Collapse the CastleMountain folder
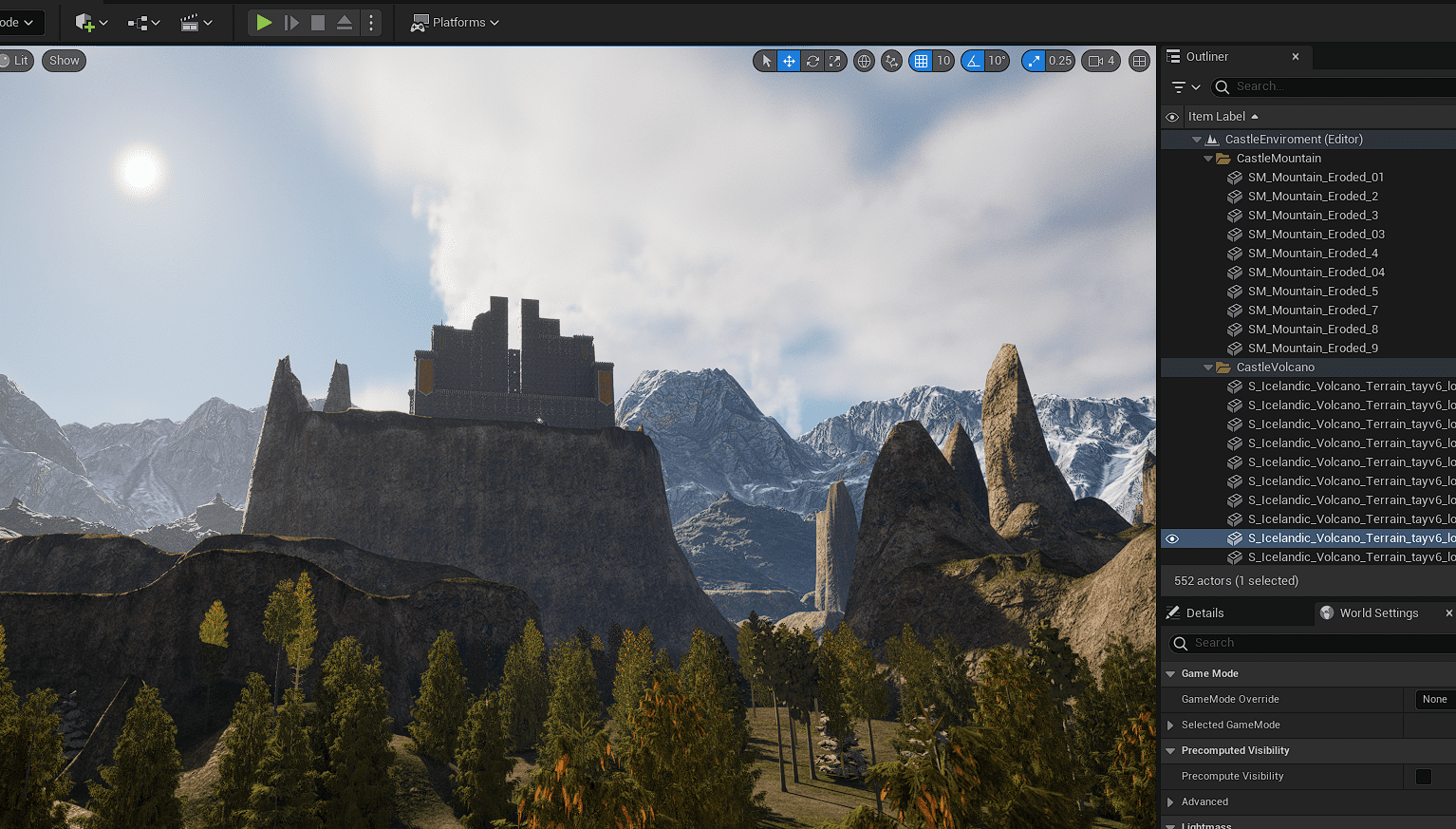 click(1208, 159)
